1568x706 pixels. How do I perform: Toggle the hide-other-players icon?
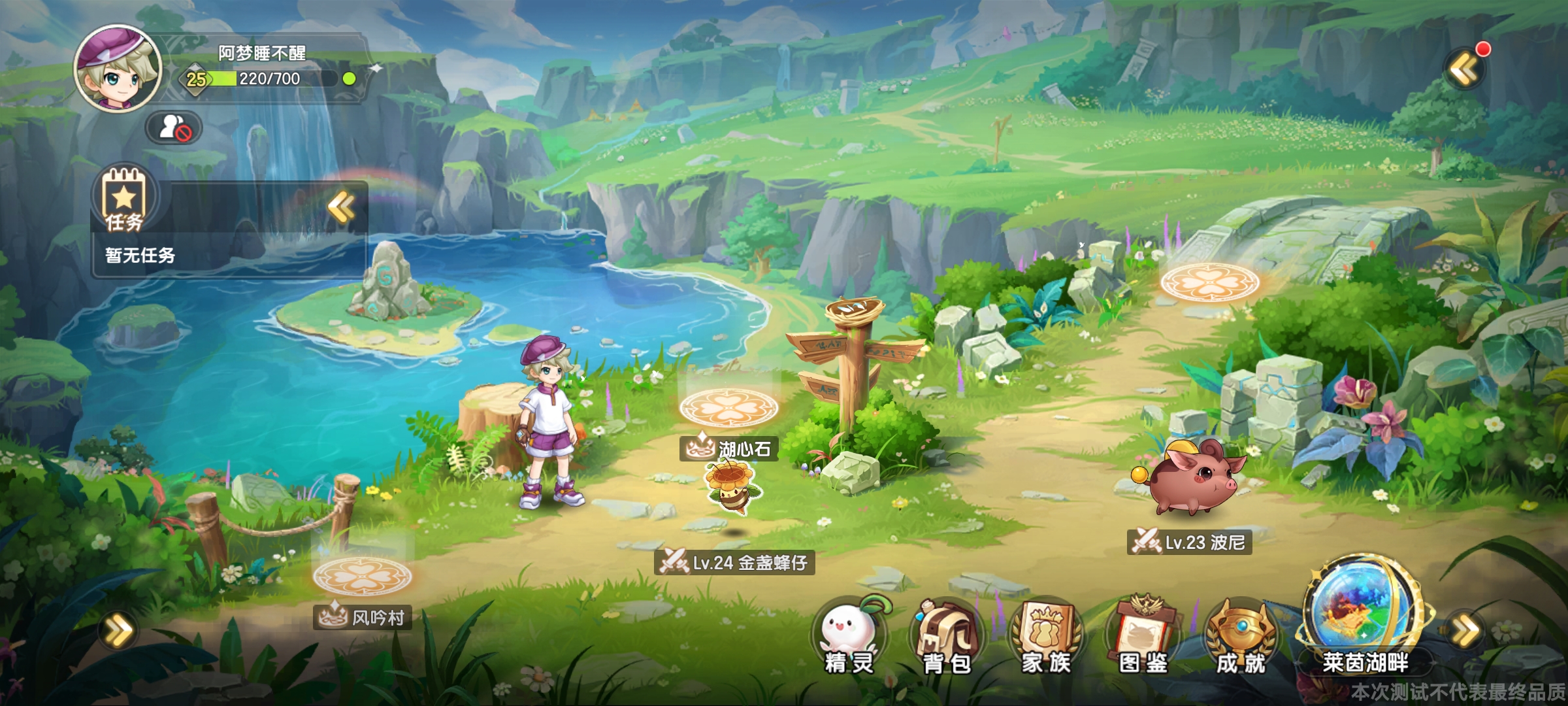click(174, 127)
